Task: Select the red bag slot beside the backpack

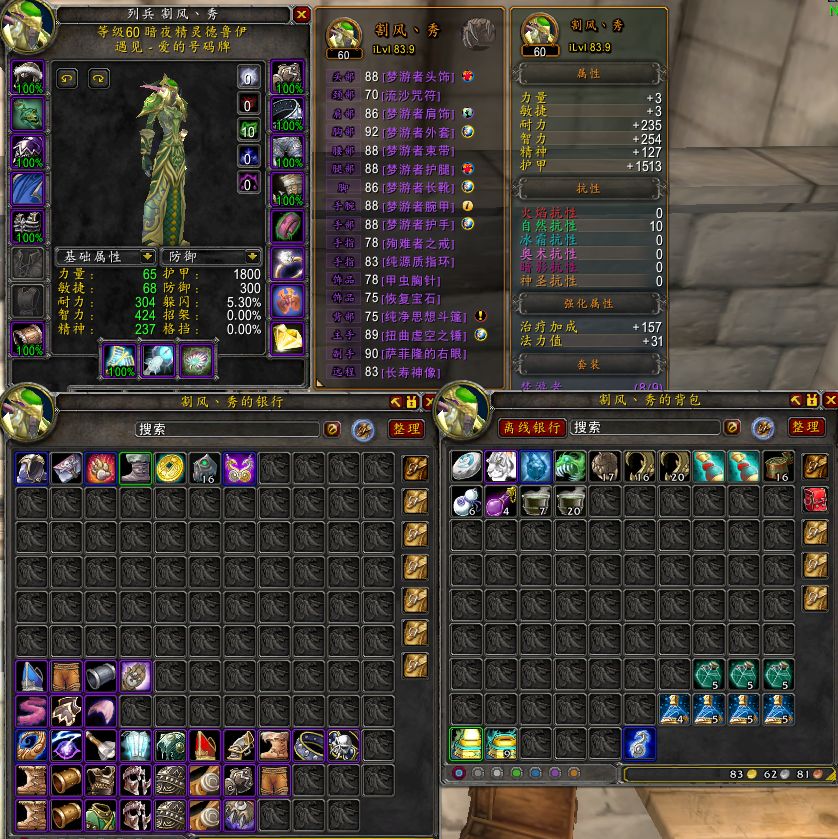Action: point(815,500)
